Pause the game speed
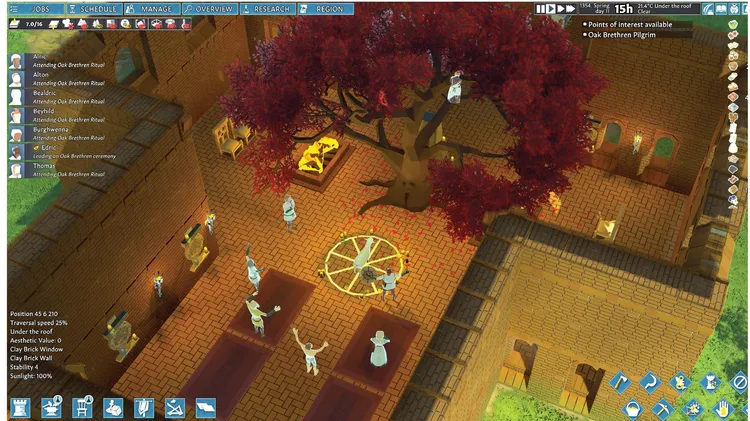Screen dimensions: 750x421 click(541, 9)
